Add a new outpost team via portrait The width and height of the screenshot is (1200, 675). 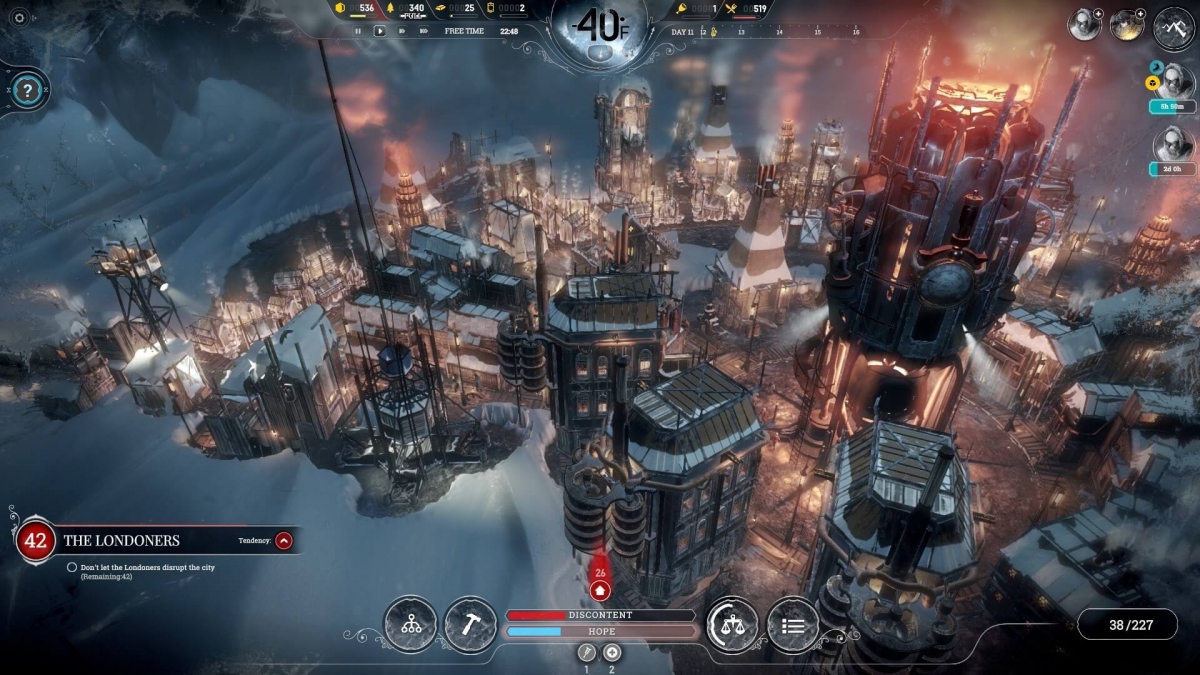pyautogui.click(x=1127, y=24)
